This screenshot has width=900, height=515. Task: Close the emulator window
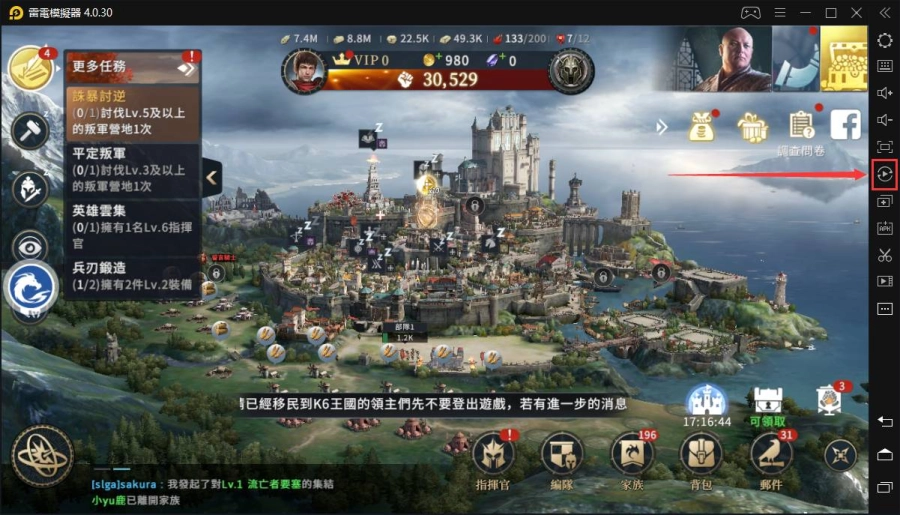click(857, 12)
